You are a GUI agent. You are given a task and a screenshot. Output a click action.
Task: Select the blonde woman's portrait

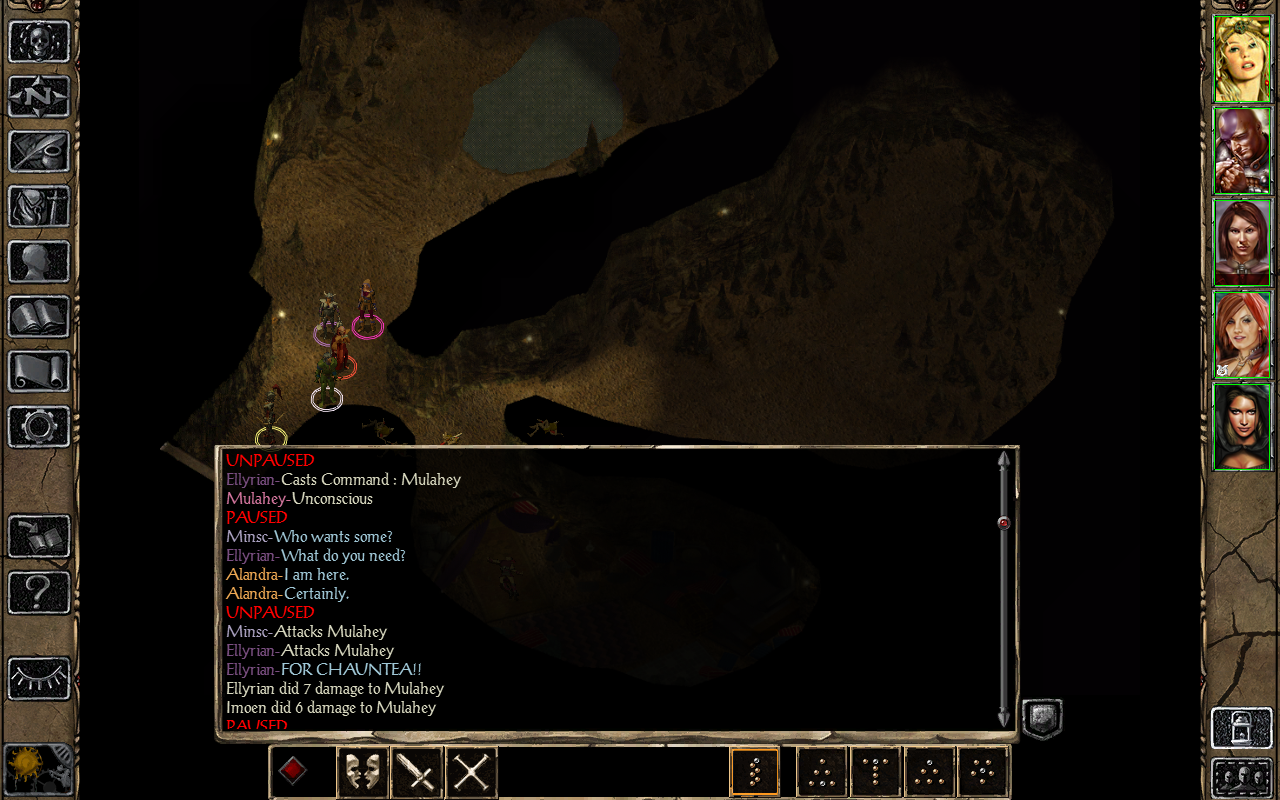click(x=1242, y=59)
